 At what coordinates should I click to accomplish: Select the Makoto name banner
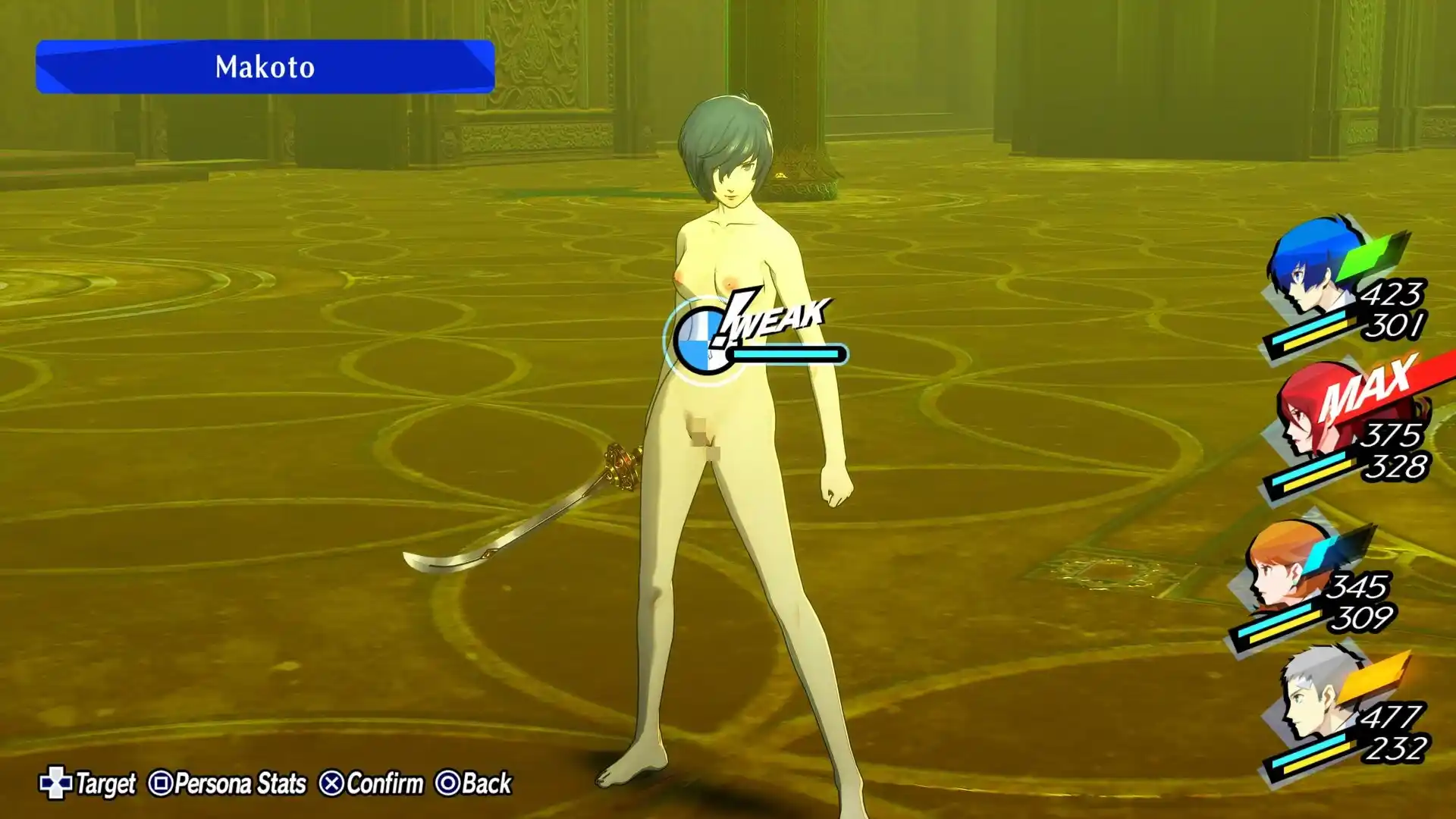click(x=265, y=67)
